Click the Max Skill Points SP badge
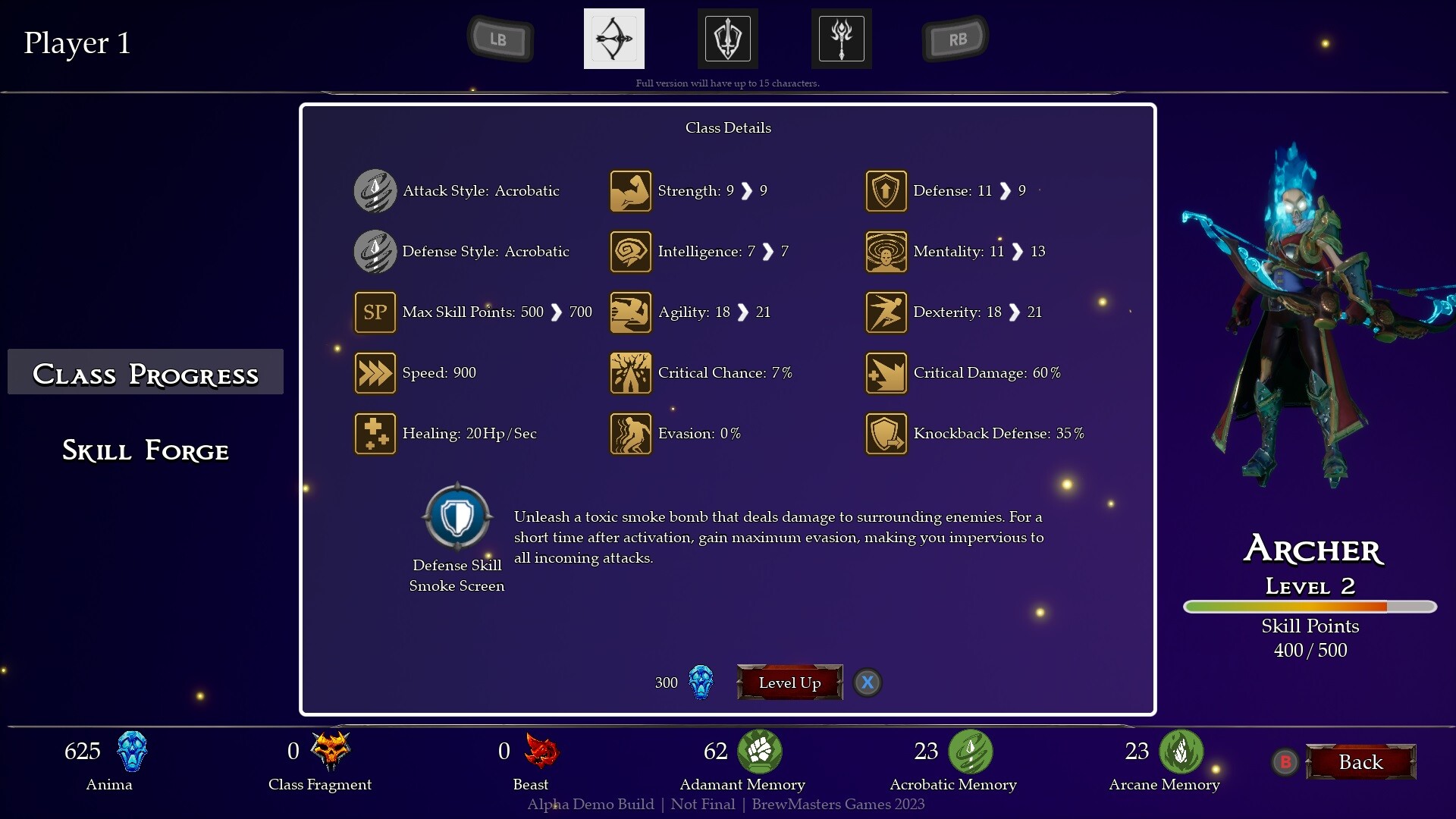 tap(375, 312)
